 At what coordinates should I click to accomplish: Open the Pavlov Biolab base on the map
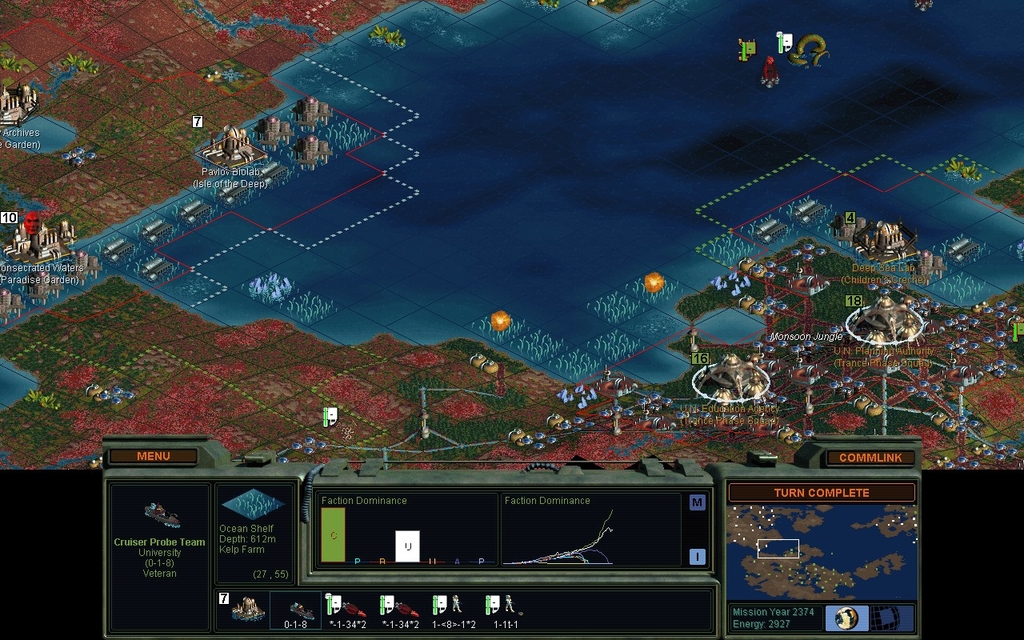coord(231,147)
